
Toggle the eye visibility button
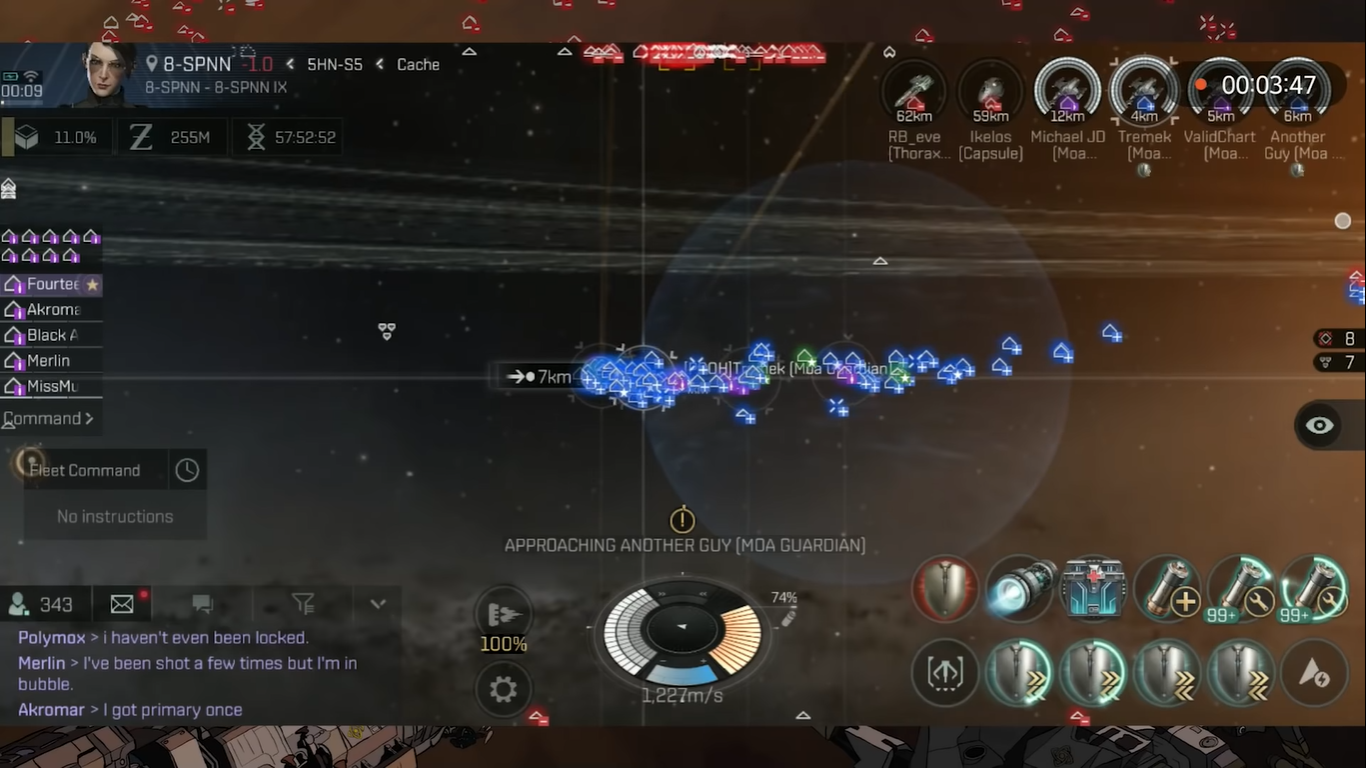[1319, 426]
